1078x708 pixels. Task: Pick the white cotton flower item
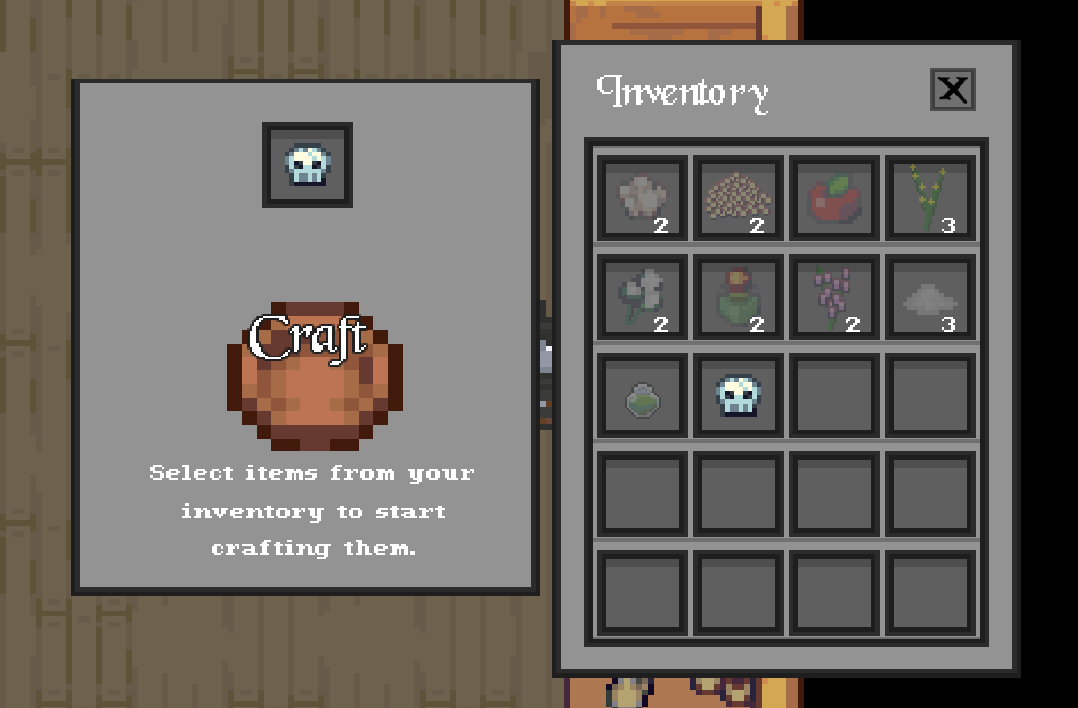coord(642,297)
